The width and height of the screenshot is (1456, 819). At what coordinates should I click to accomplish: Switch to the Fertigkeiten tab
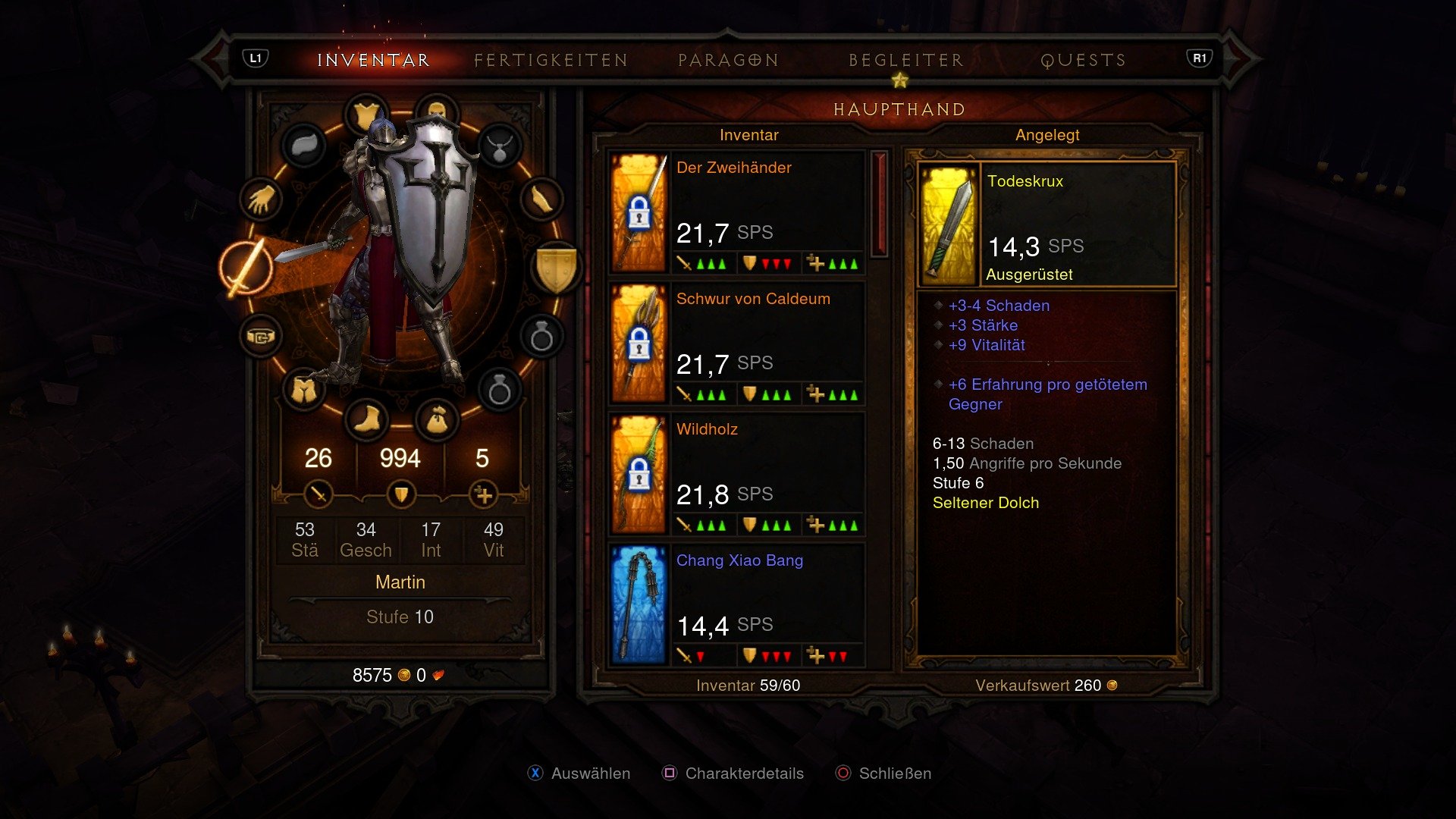[x=549, y=60]
